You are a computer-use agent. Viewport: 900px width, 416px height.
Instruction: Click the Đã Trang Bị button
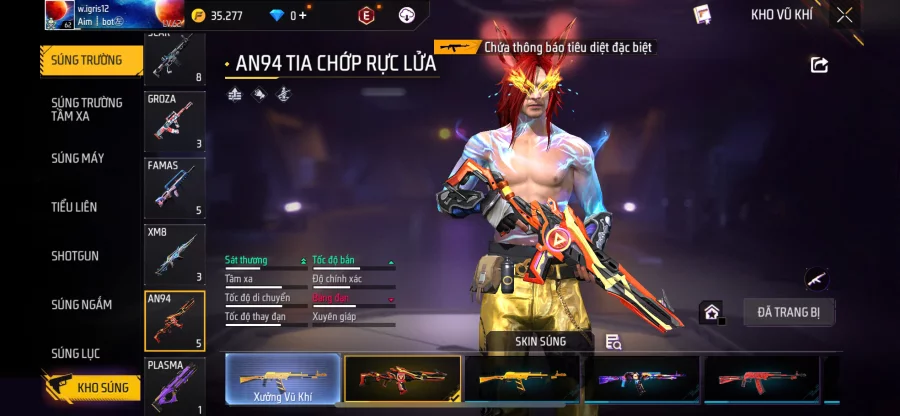tap(789, 312)
